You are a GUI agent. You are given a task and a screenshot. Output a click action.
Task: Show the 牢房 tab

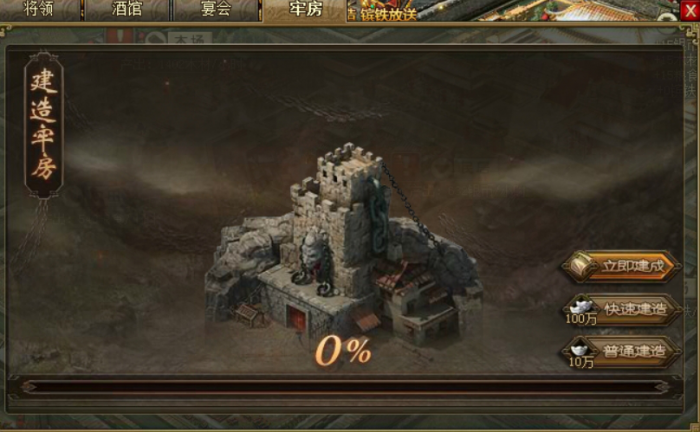(304, 10)
